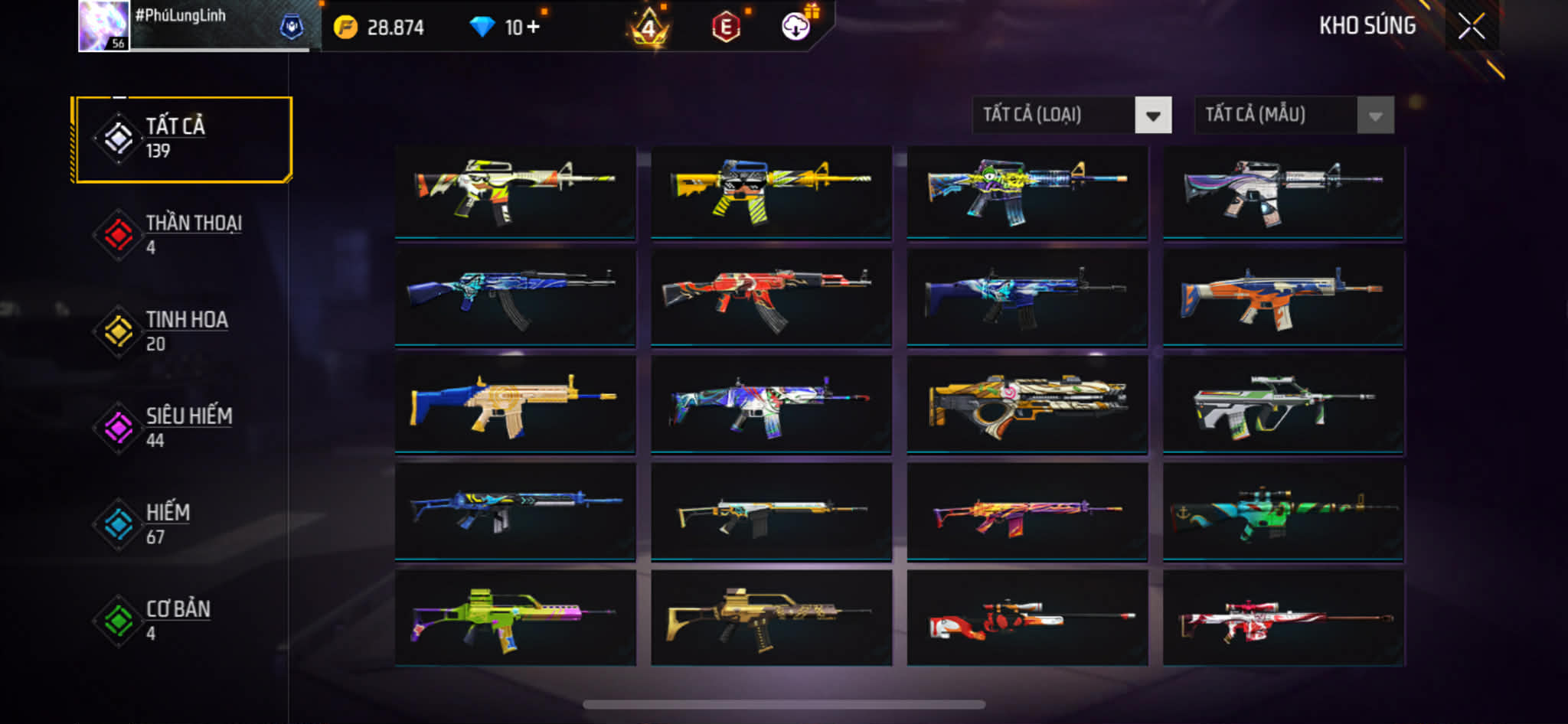Pick the red AK rifle skin
This screenshot has height=724, width=1568.
point(771,298)
